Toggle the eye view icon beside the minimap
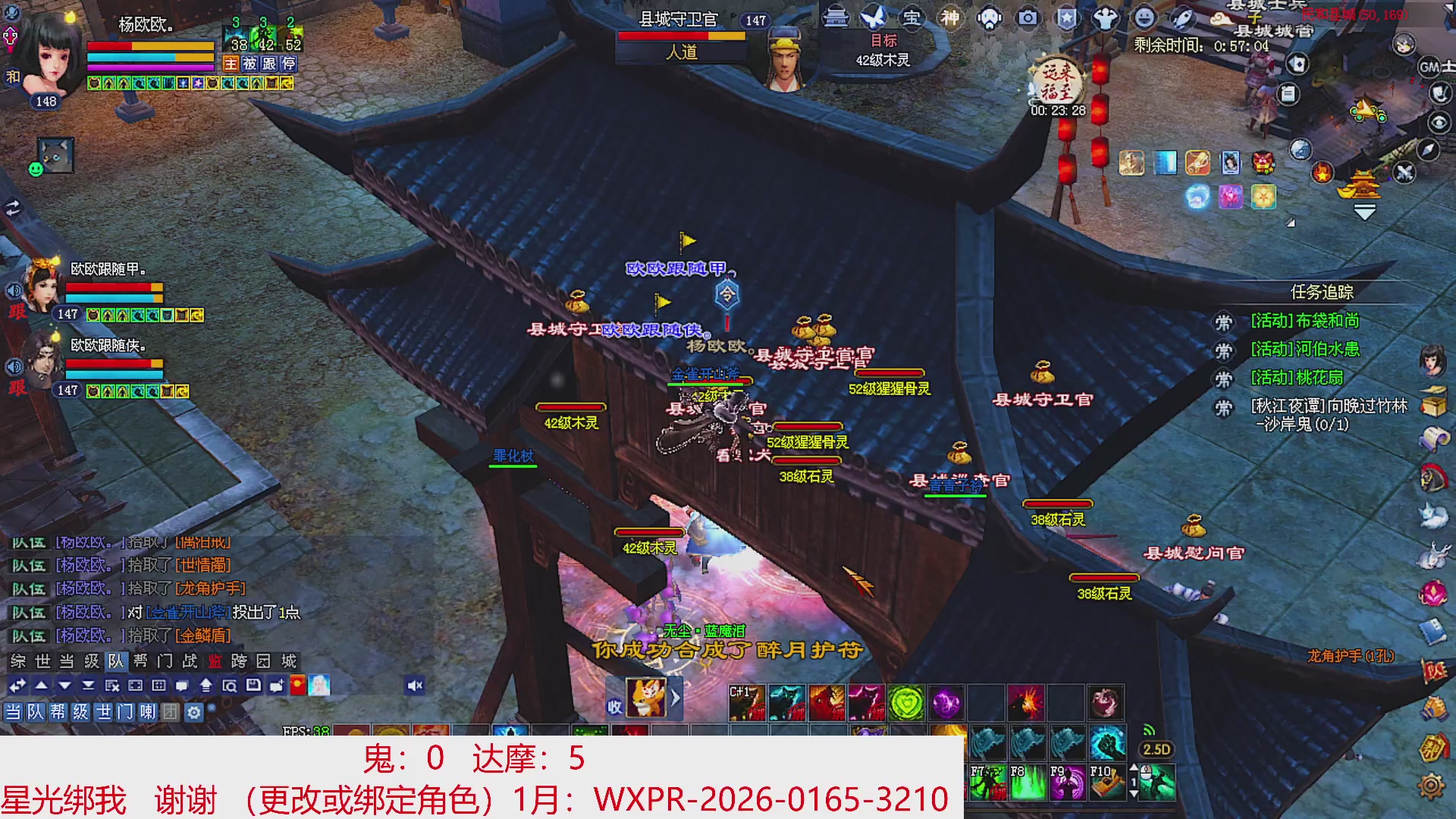 pyautogui.click(x=1438, y=122)
